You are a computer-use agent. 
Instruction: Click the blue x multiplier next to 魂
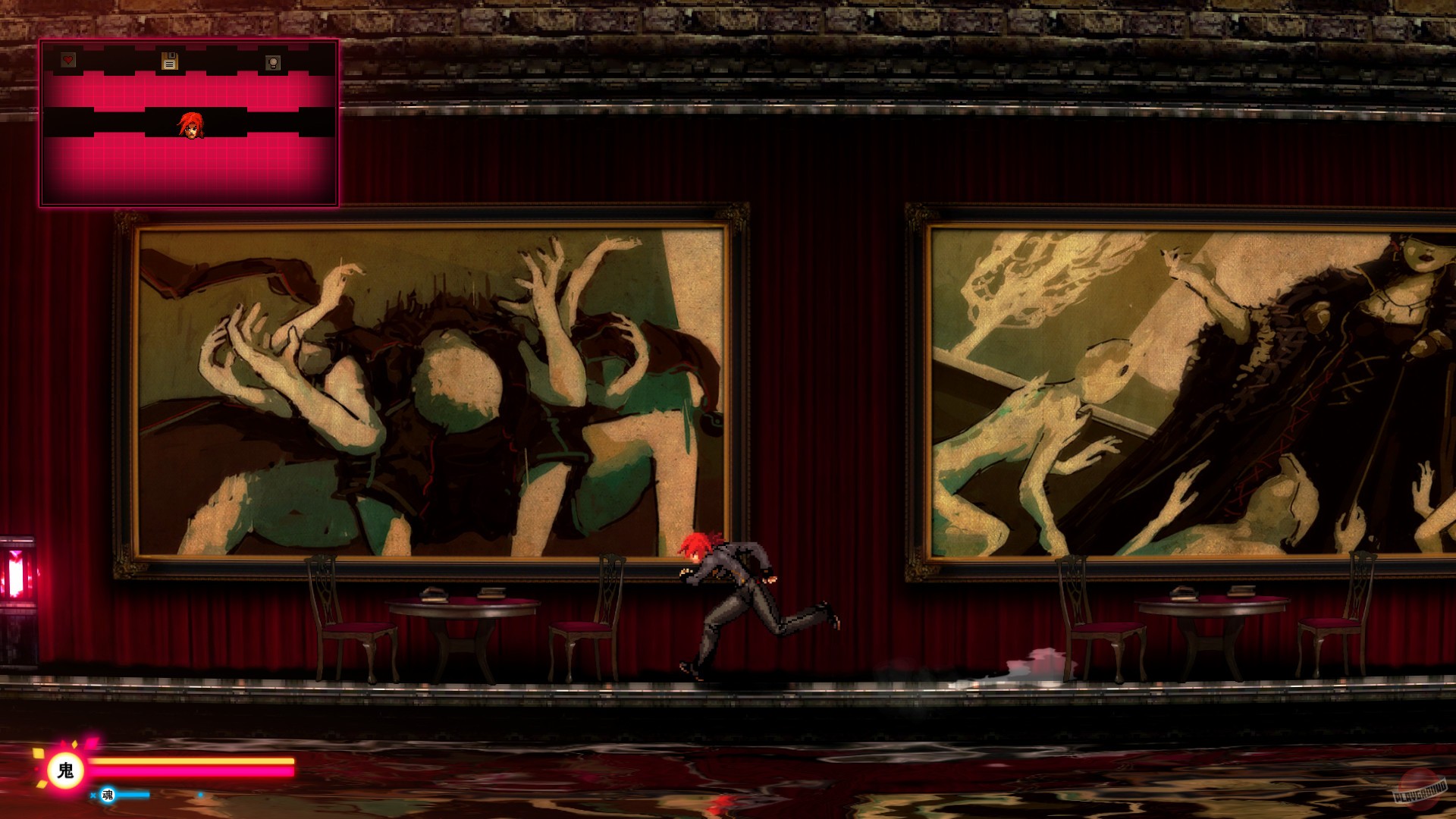tap(93, 795)
